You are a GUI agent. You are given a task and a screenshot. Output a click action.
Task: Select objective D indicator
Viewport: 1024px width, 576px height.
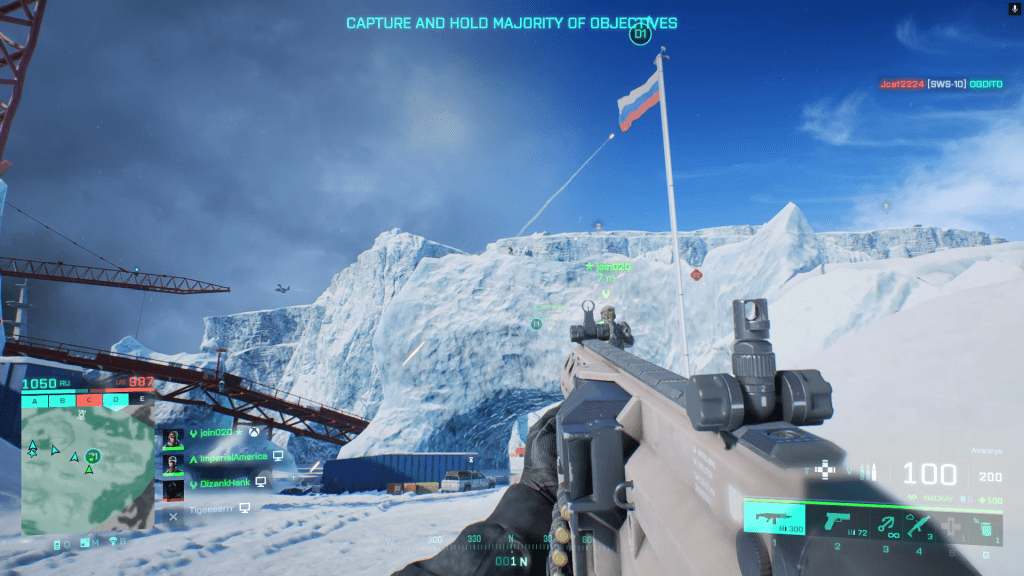[x=116, y=401]
